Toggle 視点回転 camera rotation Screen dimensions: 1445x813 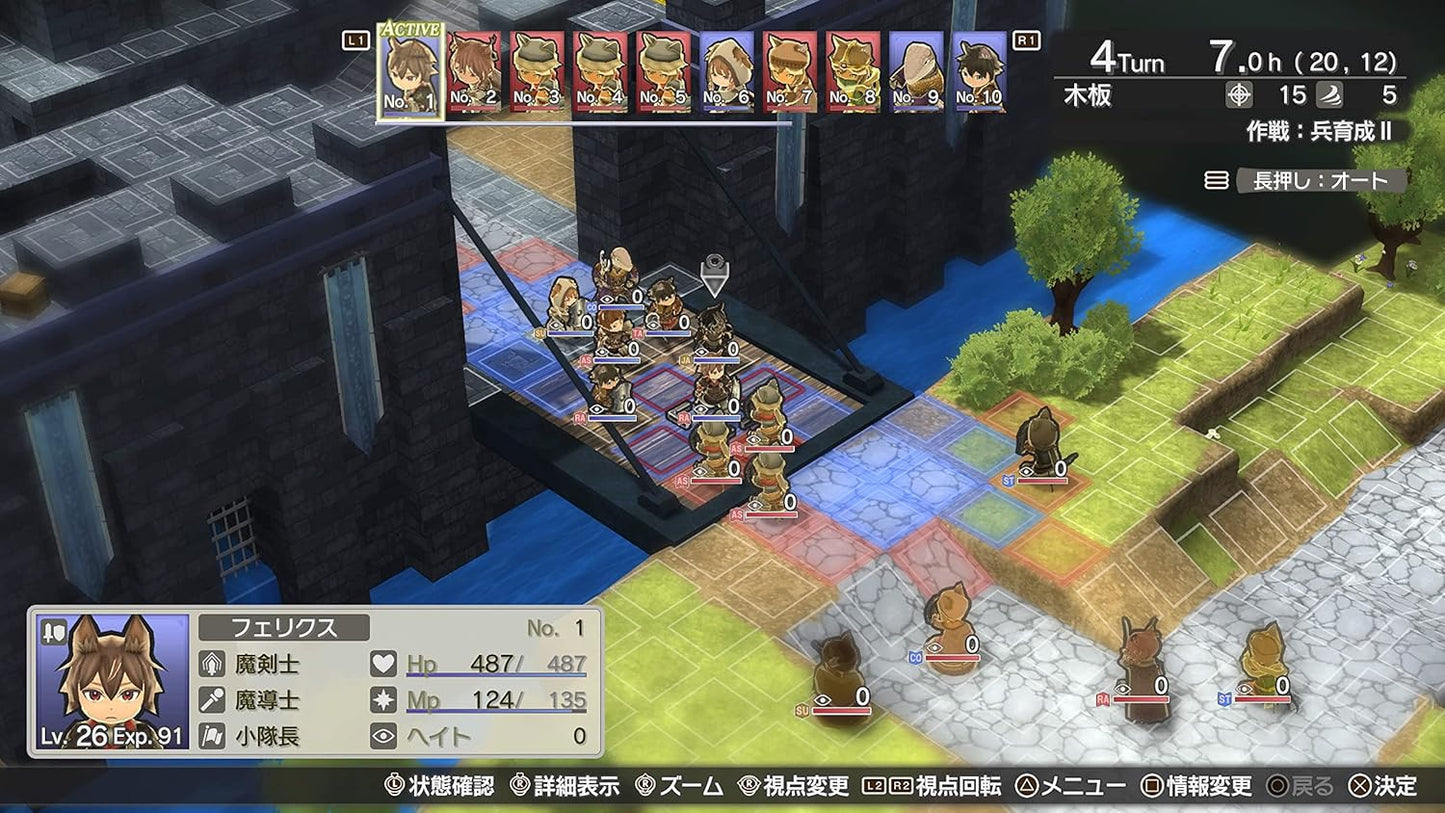pyautogui.click(x=958, y=787)
